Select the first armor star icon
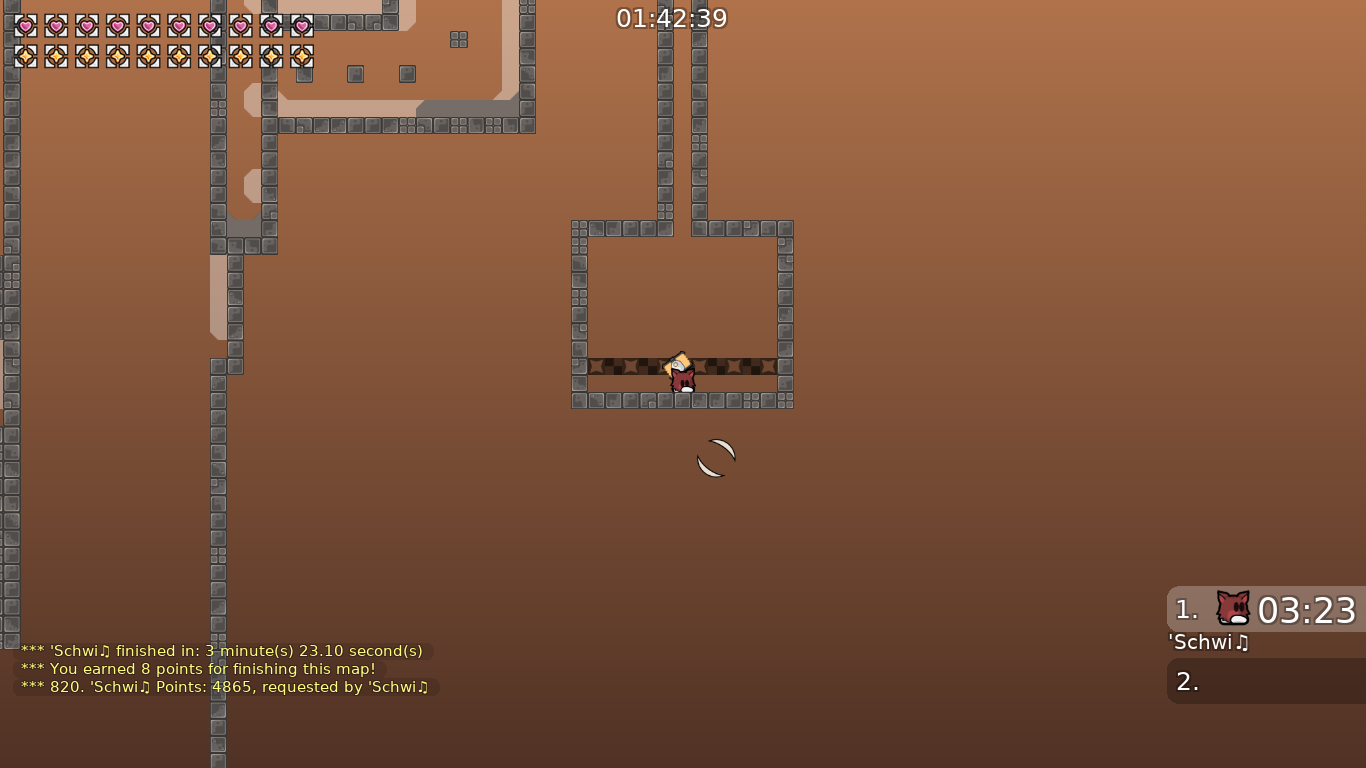 pos(25,57)
